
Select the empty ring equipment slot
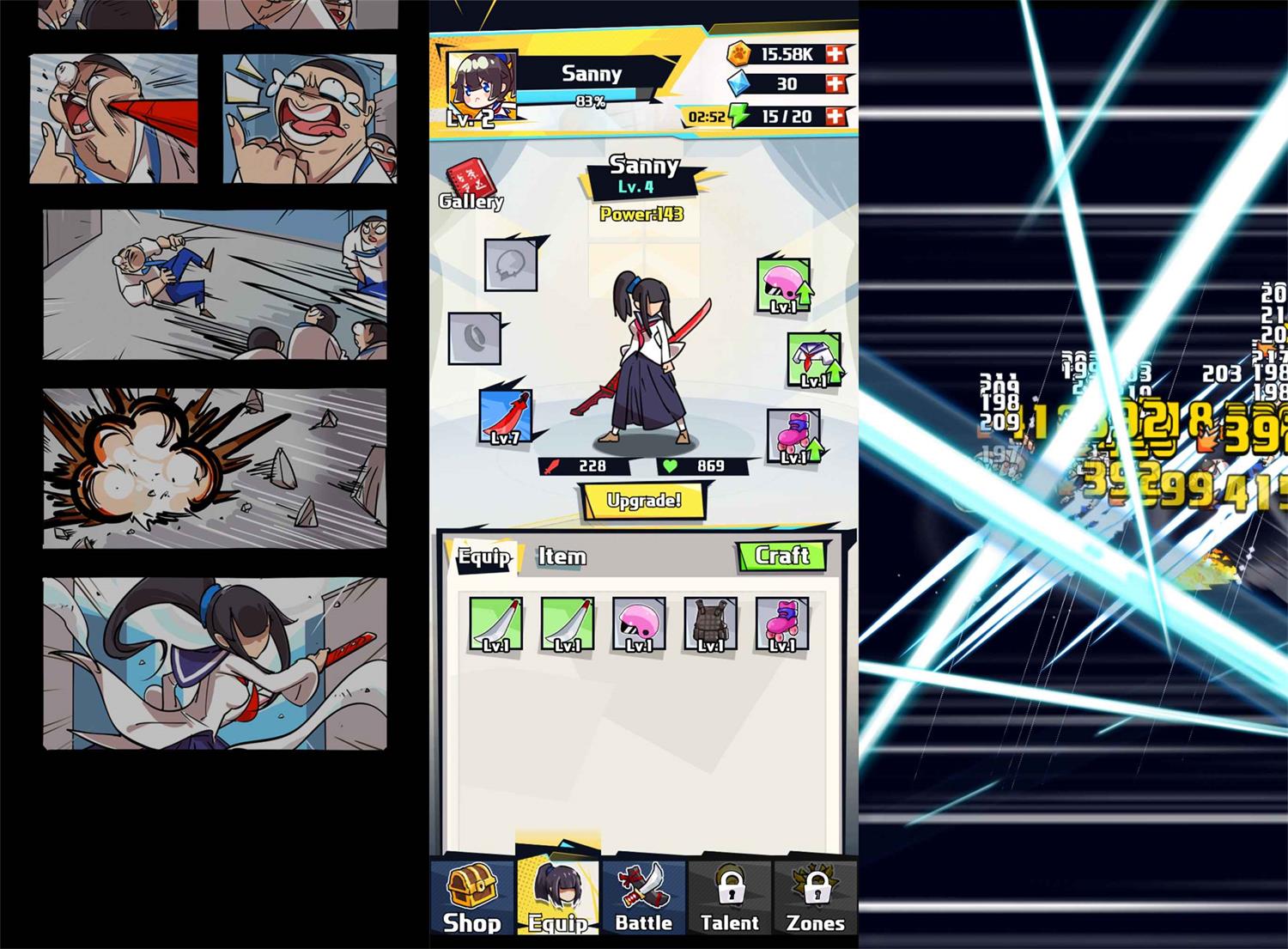pyautogui.click(x=474, y=338)
